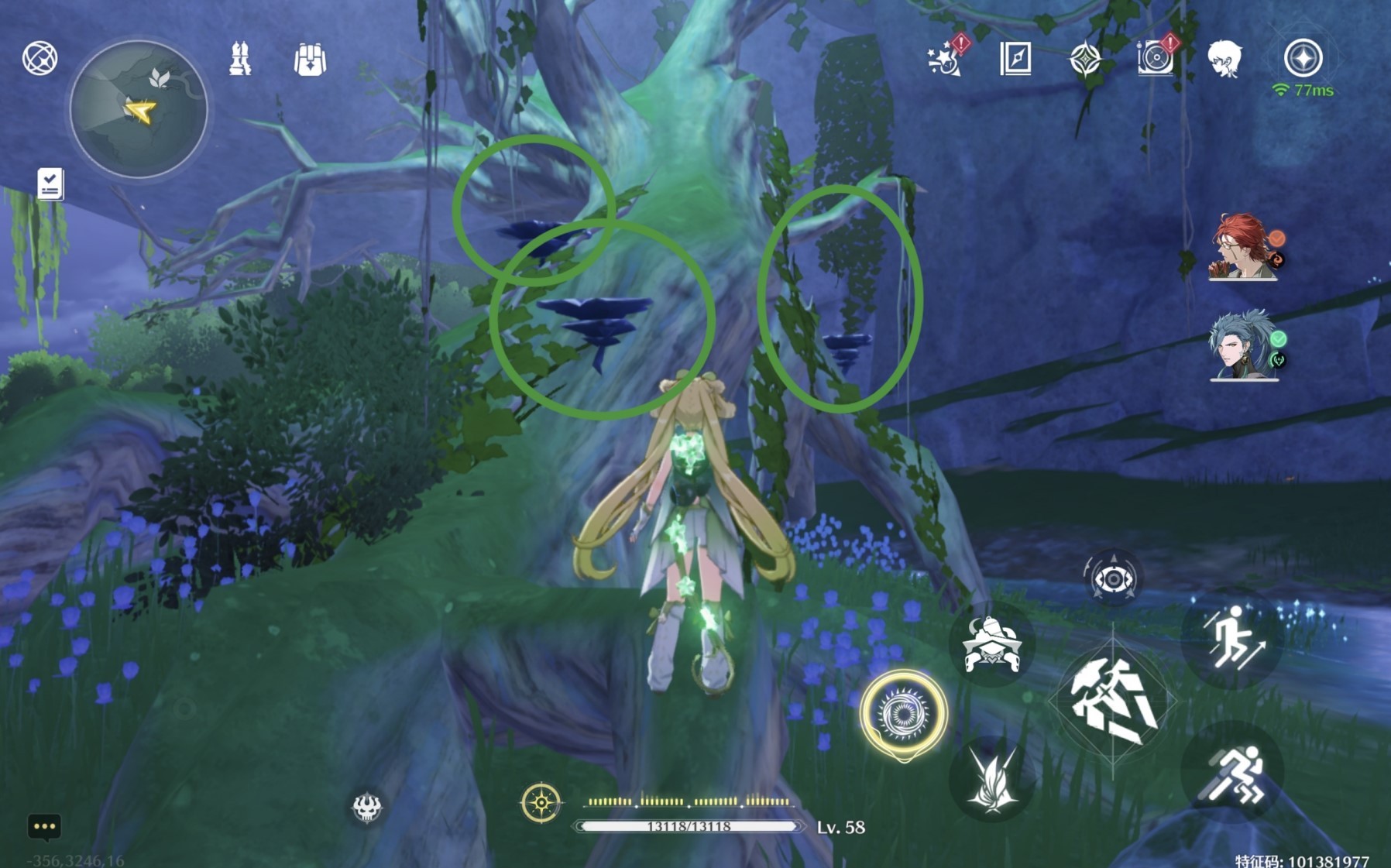Viewport: 1391px width, 868px height.
Task: Open the circular minimap
Action: [139, 109]
